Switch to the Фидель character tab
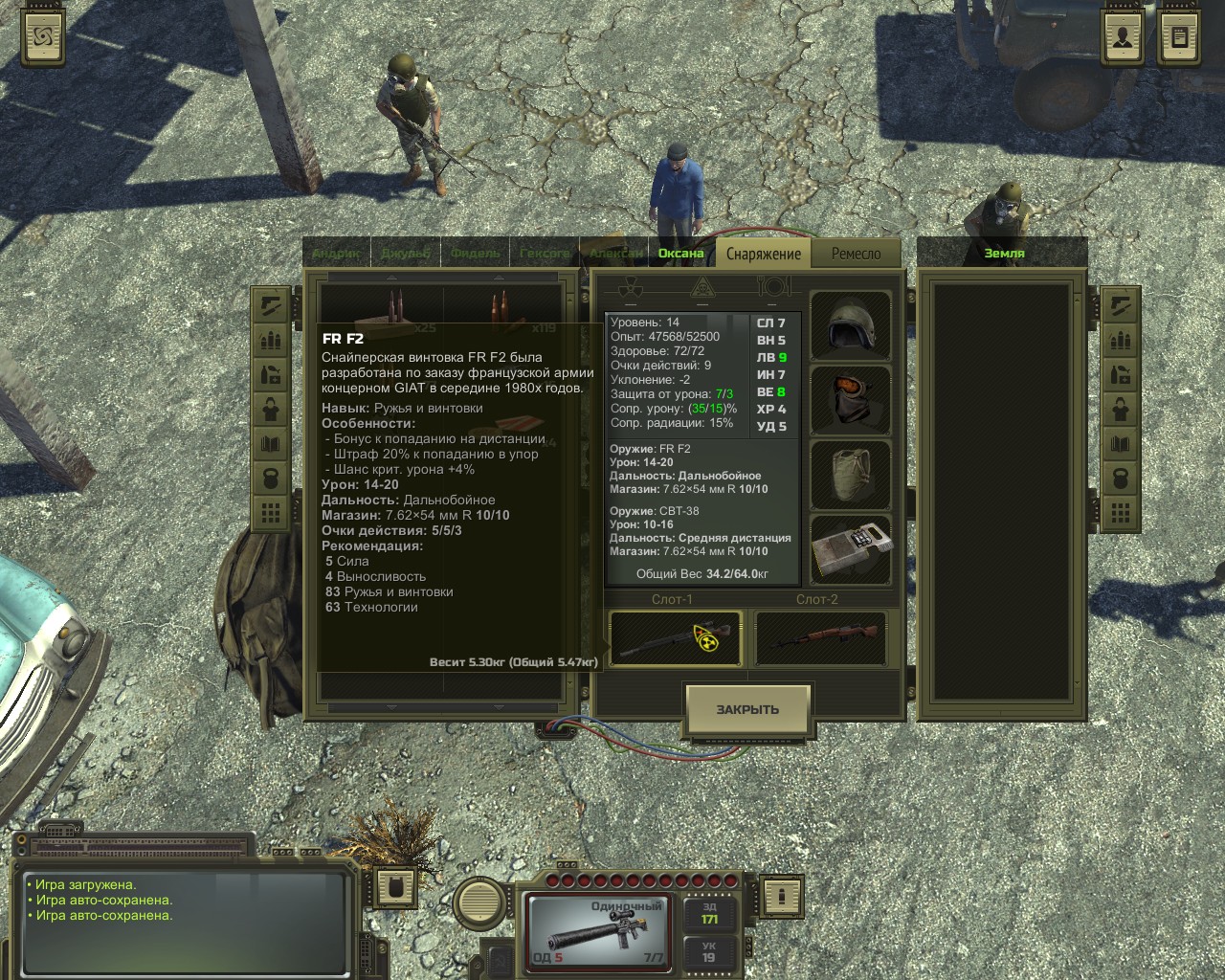Screen dimensions: 1225x980 pos(476,254)
